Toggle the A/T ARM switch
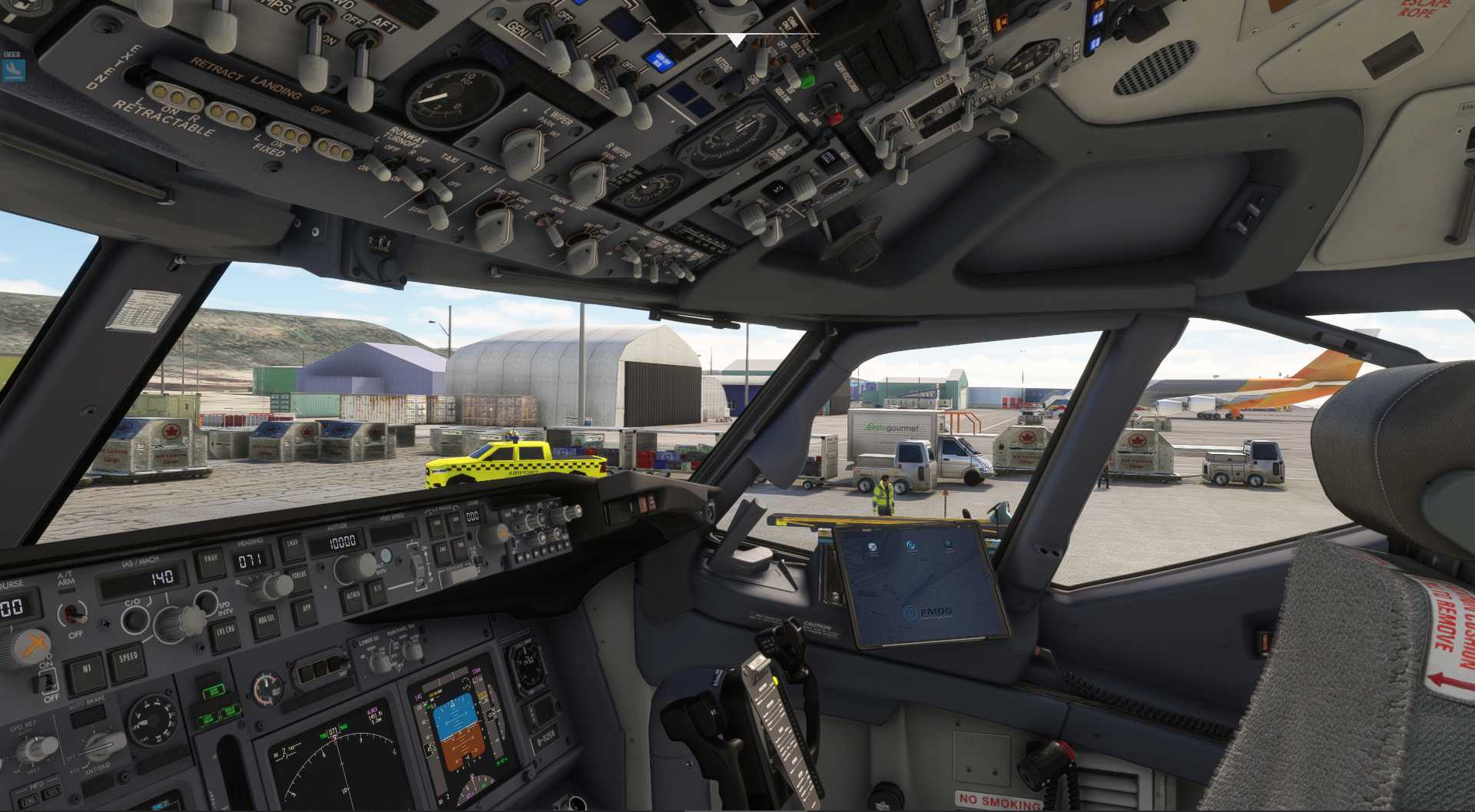Screen dimensions: 1475x812 pyautogui.click(x=72, y=613)
